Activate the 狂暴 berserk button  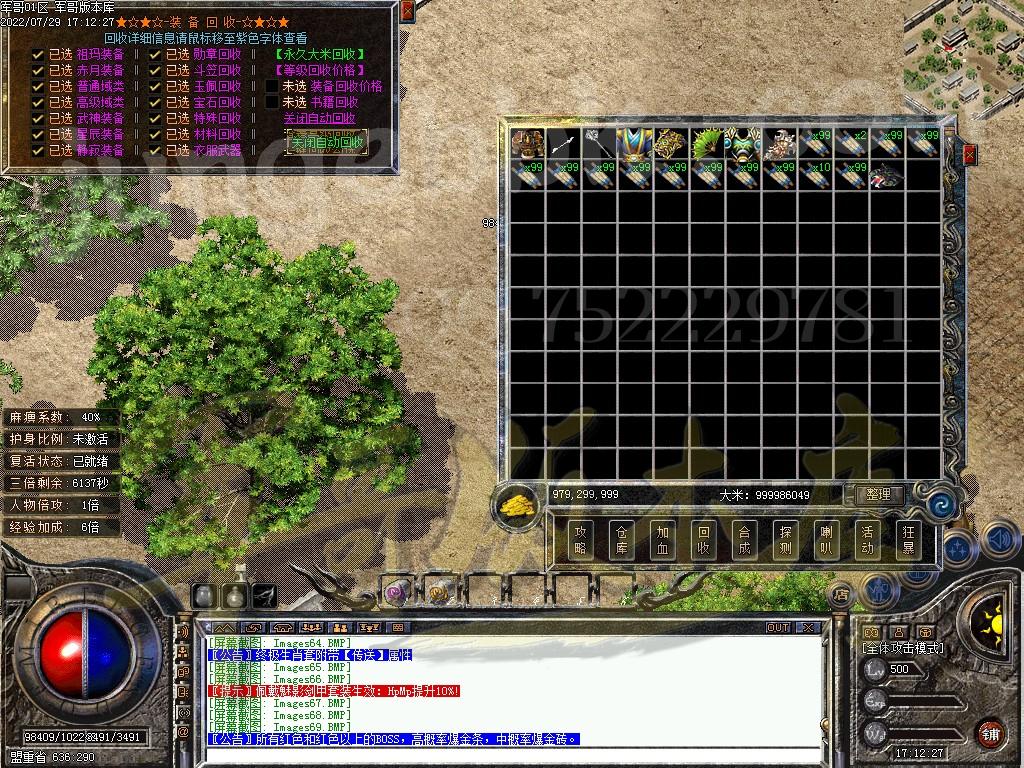908,540
